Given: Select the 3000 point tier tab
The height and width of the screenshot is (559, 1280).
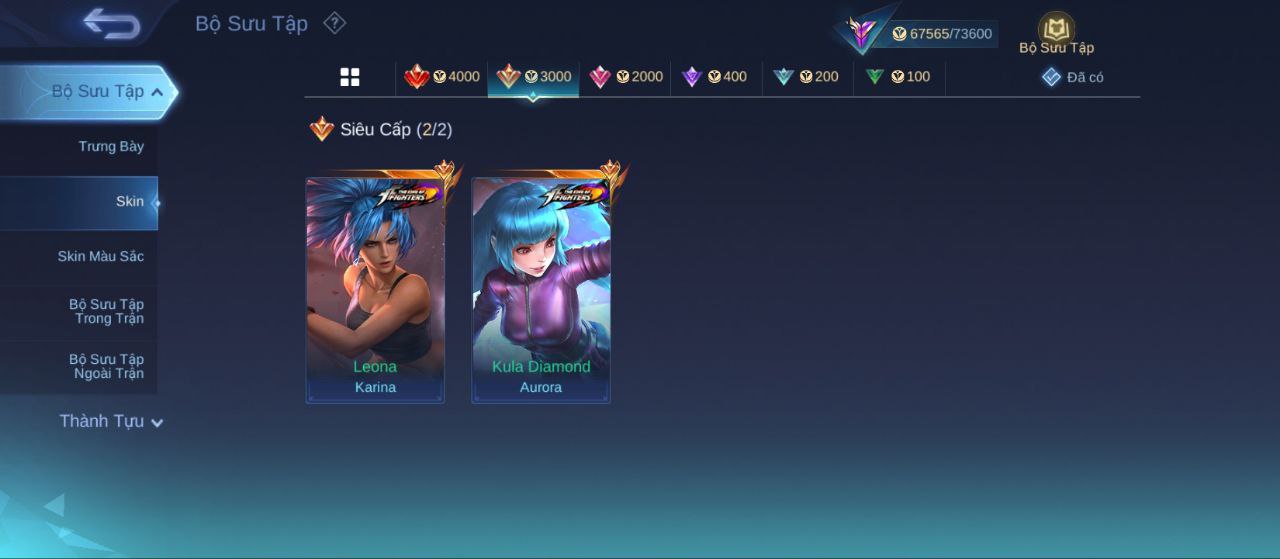Looking at the screenshot, I should point(534,77).
